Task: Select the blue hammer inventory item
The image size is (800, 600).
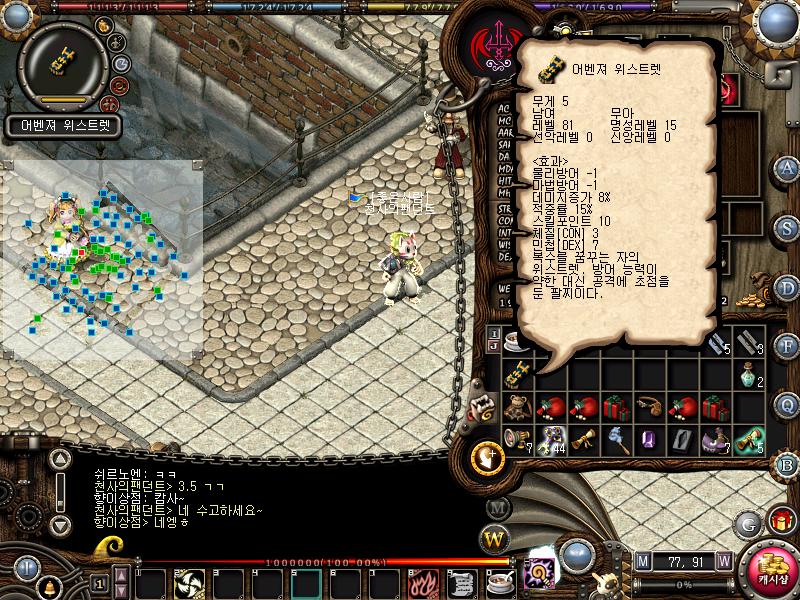Action: (615, 439)
